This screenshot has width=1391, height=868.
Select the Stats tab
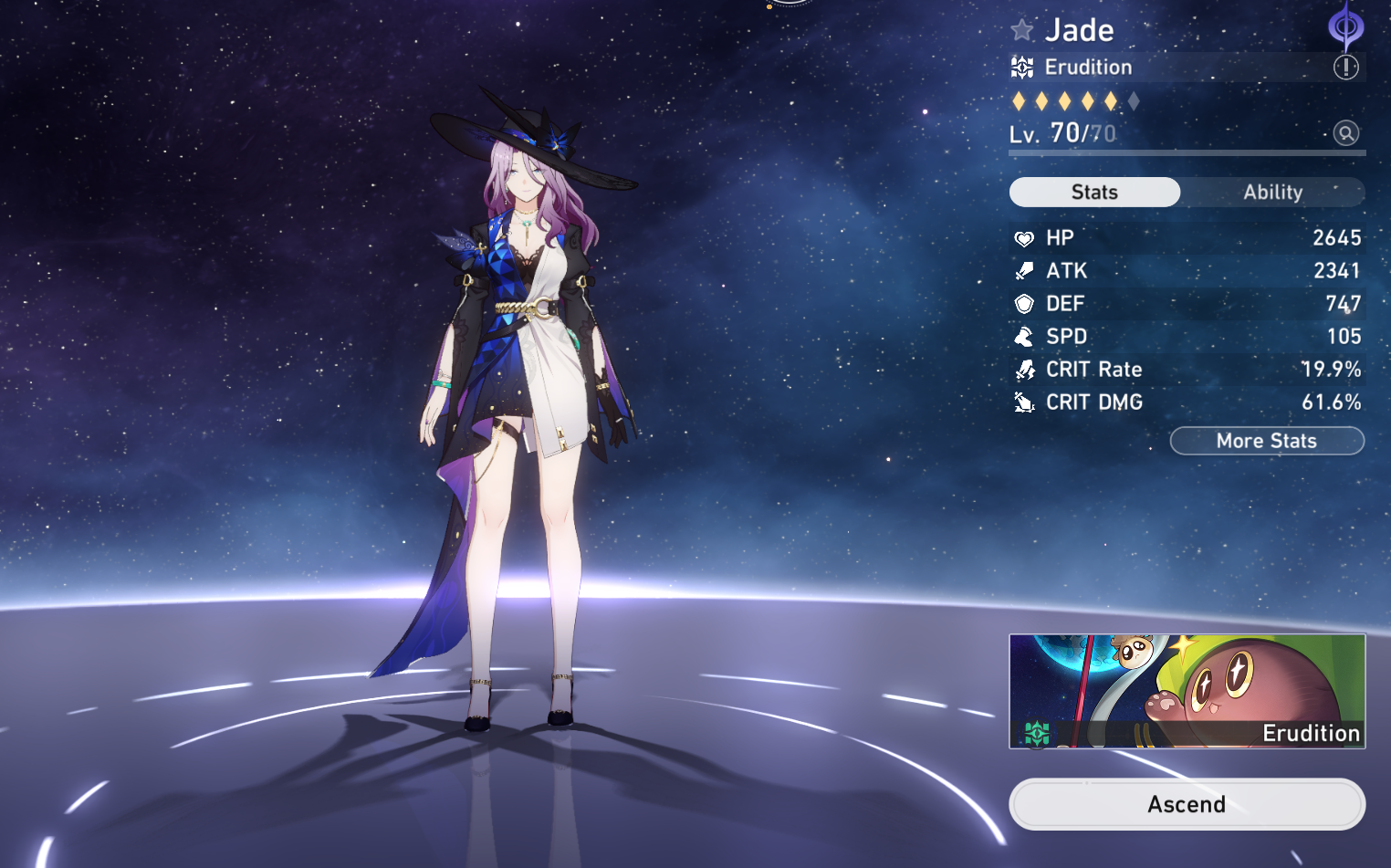(1094, 192)
